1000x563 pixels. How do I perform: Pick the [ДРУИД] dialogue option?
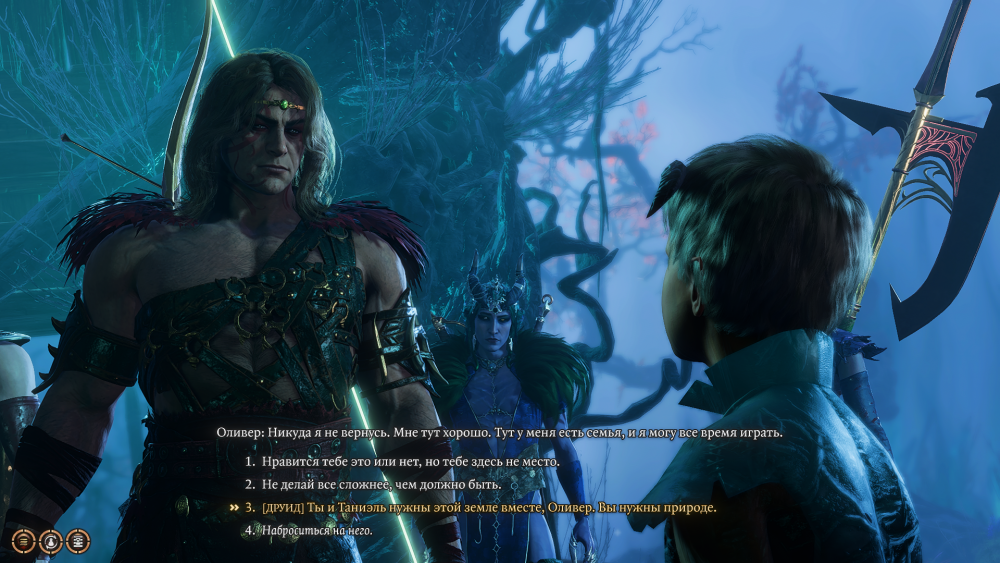coord(489,508)
